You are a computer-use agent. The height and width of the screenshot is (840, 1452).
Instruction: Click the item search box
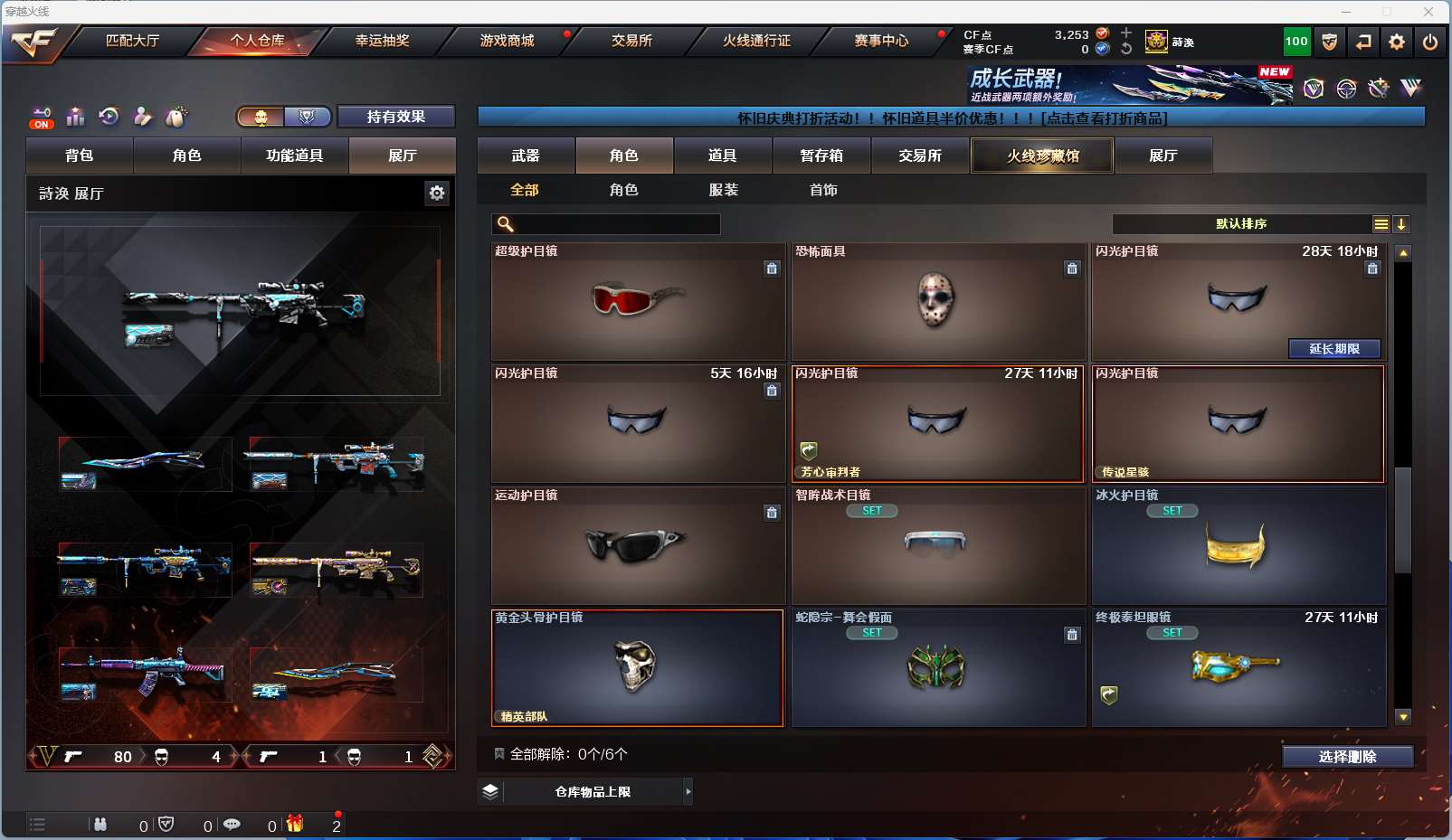615,224
